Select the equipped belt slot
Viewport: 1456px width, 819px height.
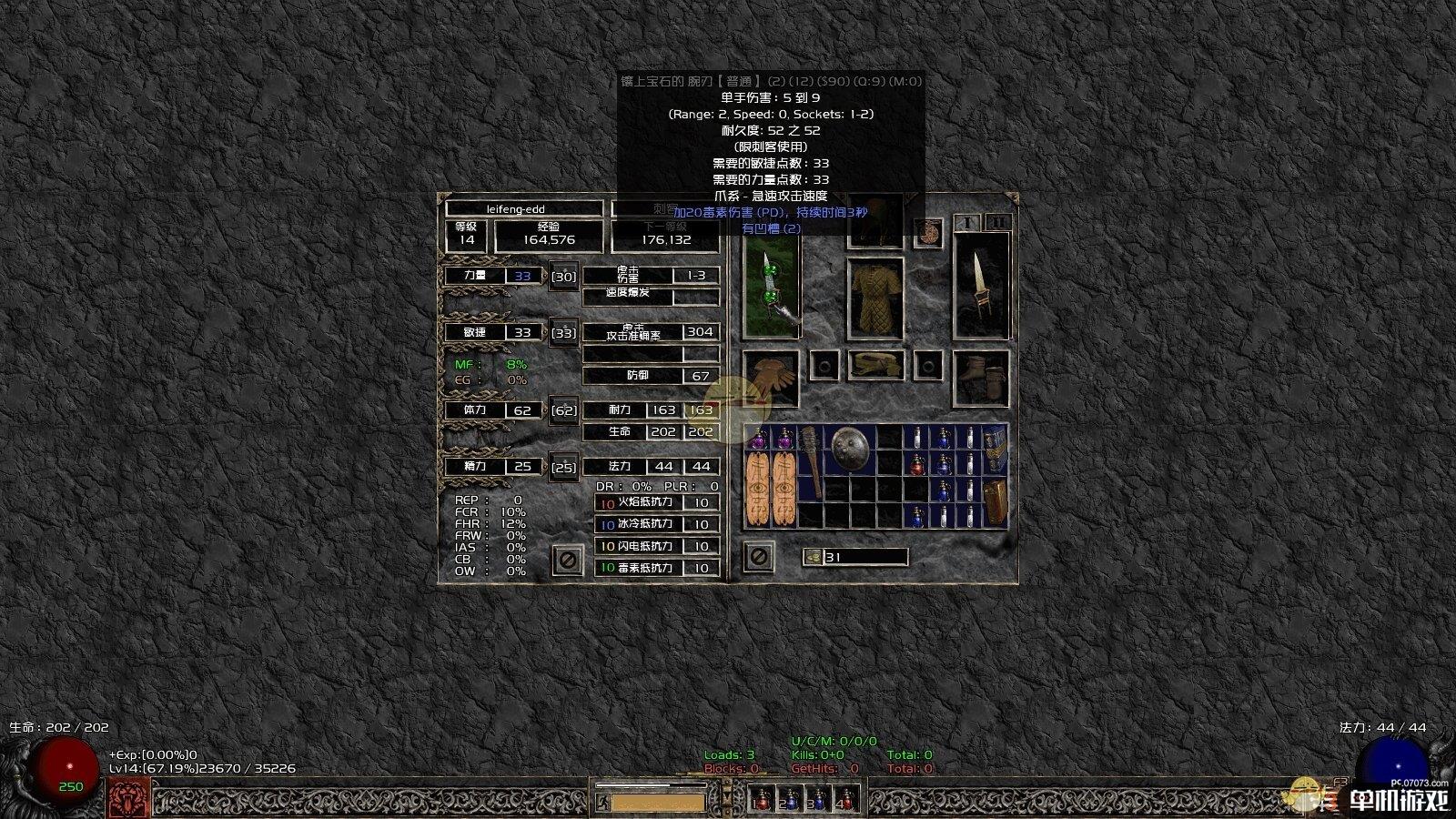[x=875, y=365]
